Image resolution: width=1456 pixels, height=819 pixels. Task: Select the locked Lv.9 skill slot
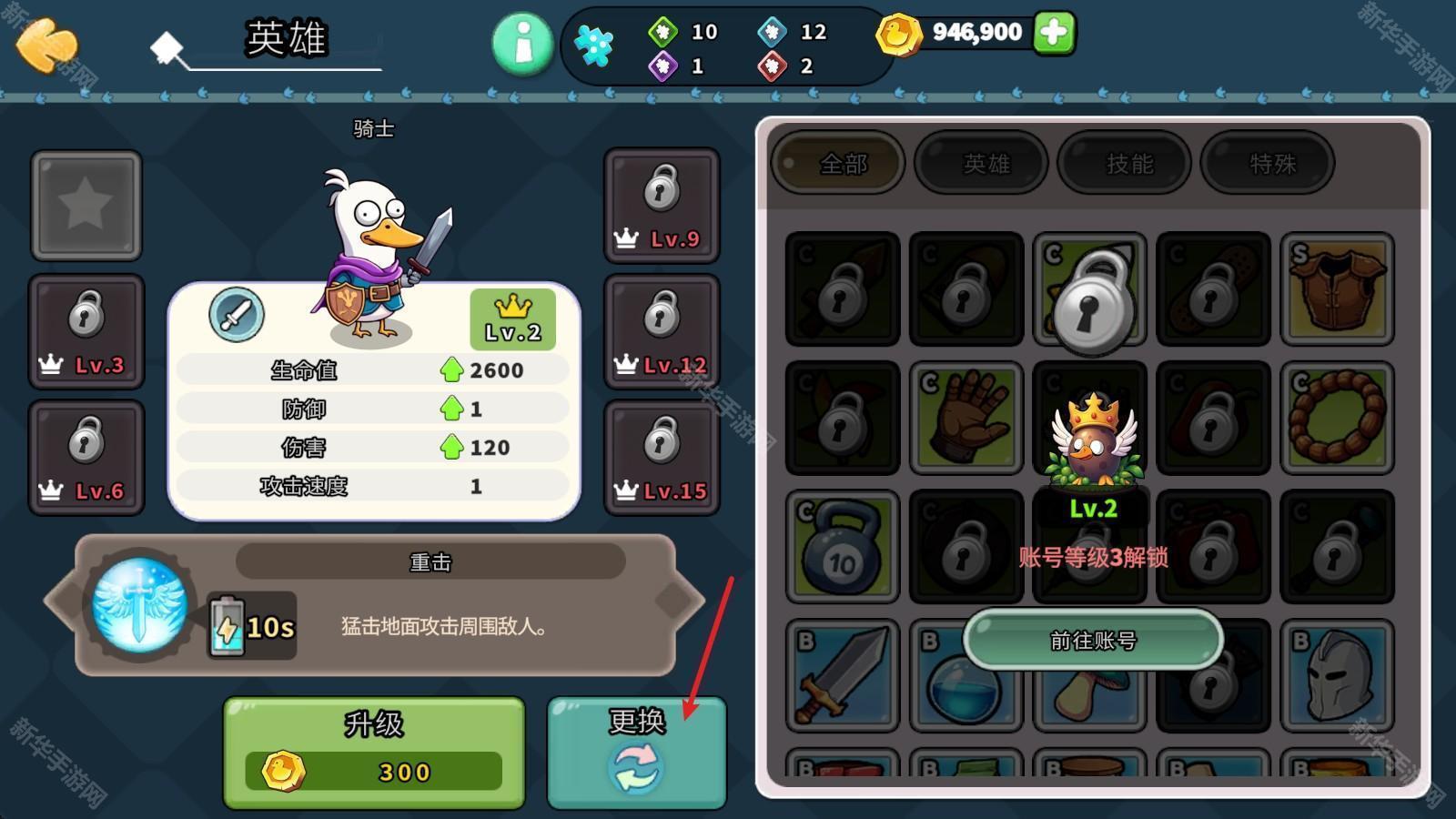click(x=661, y=206)
